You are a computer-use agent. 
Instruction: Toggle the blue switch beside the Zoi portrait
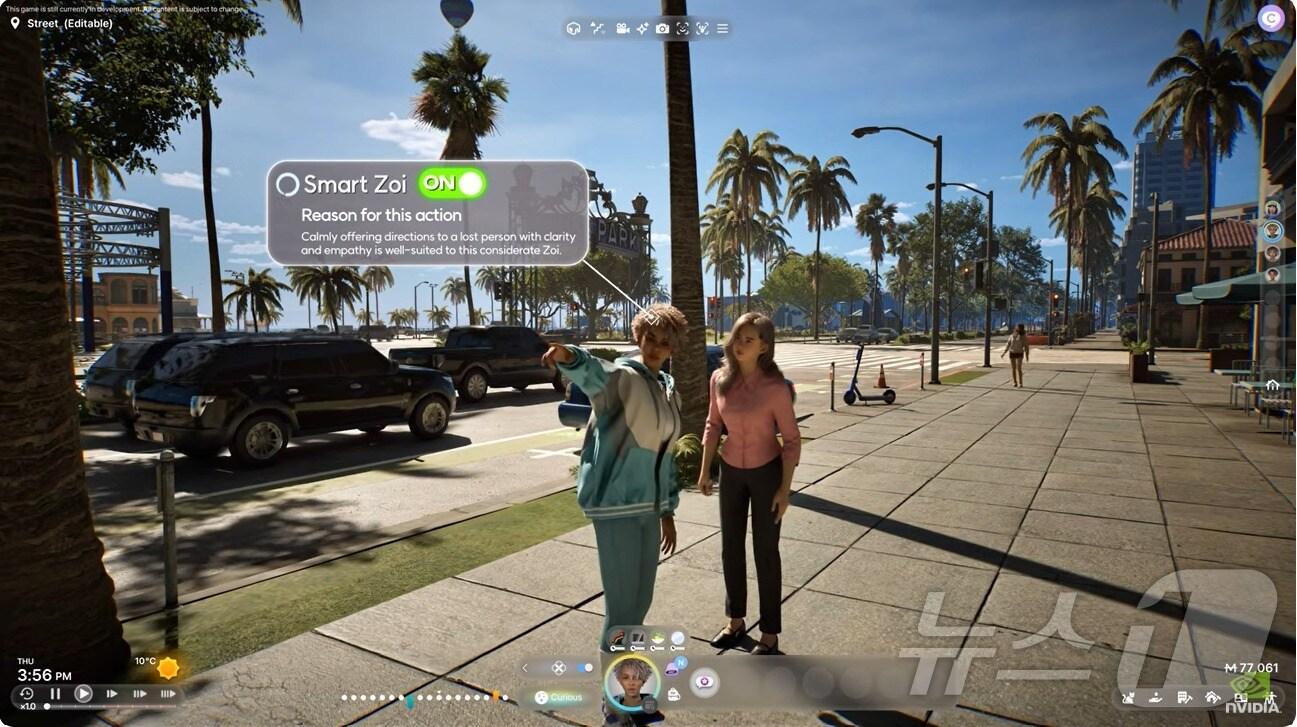pyautogui.click(x=585, y=667)
